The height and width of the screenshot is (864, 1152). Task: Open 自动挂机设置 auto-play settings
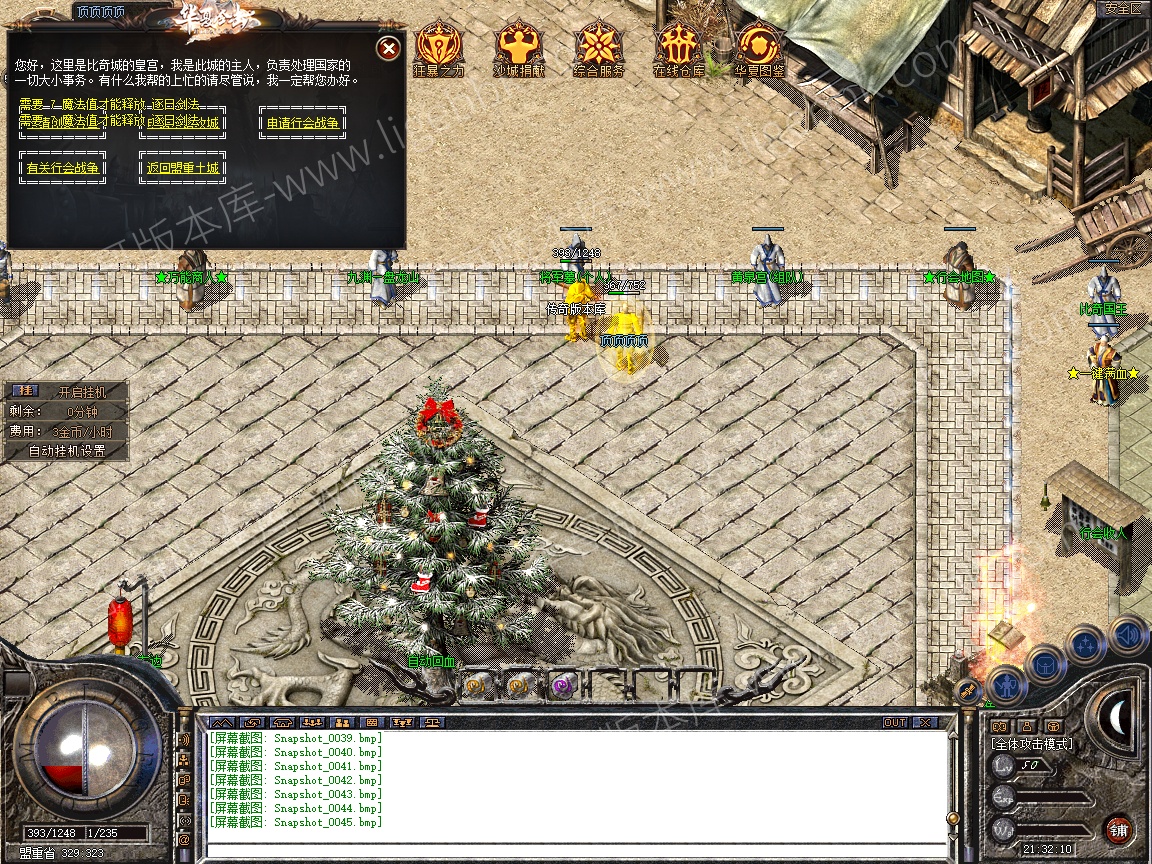[x=66, y=451]
